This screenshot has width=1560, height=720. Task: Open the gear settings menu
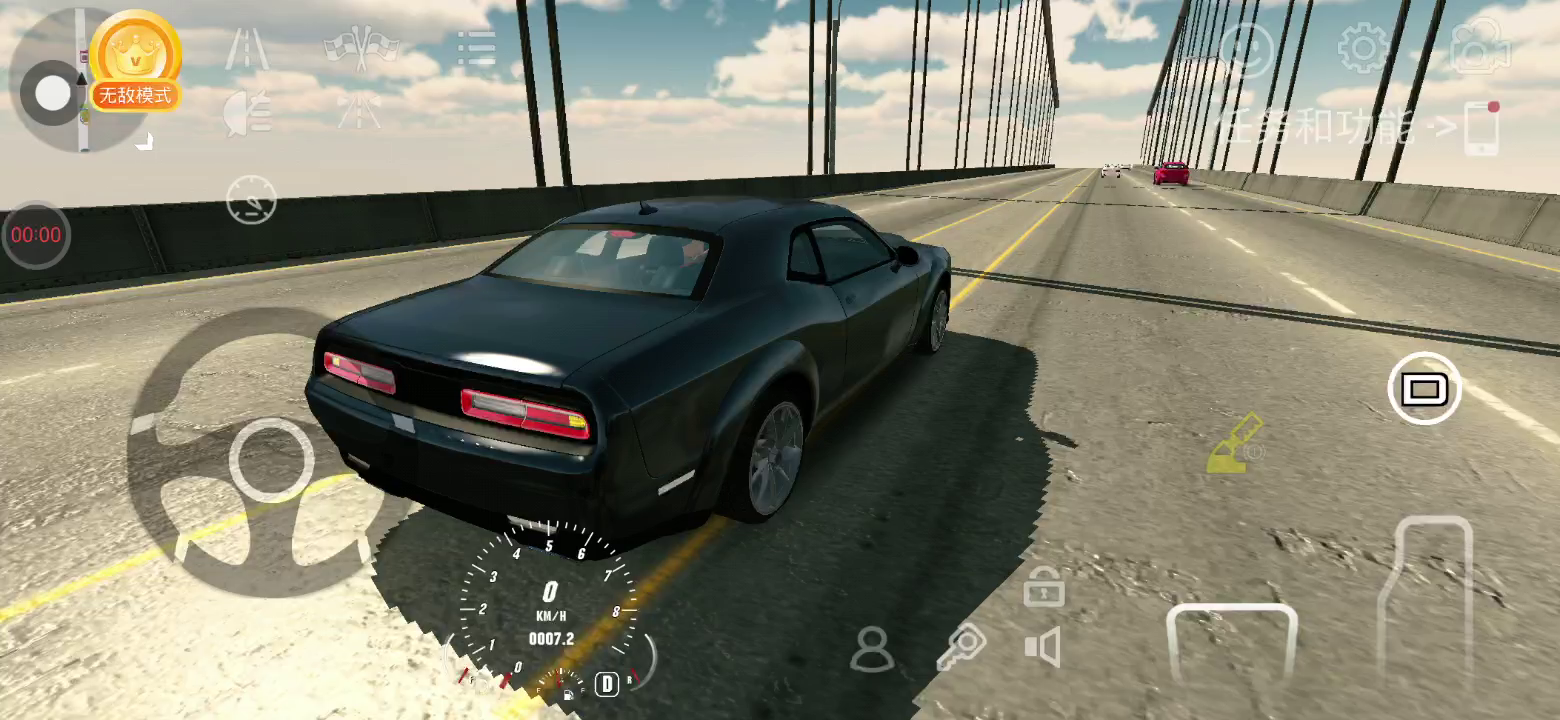(1363, 48)
